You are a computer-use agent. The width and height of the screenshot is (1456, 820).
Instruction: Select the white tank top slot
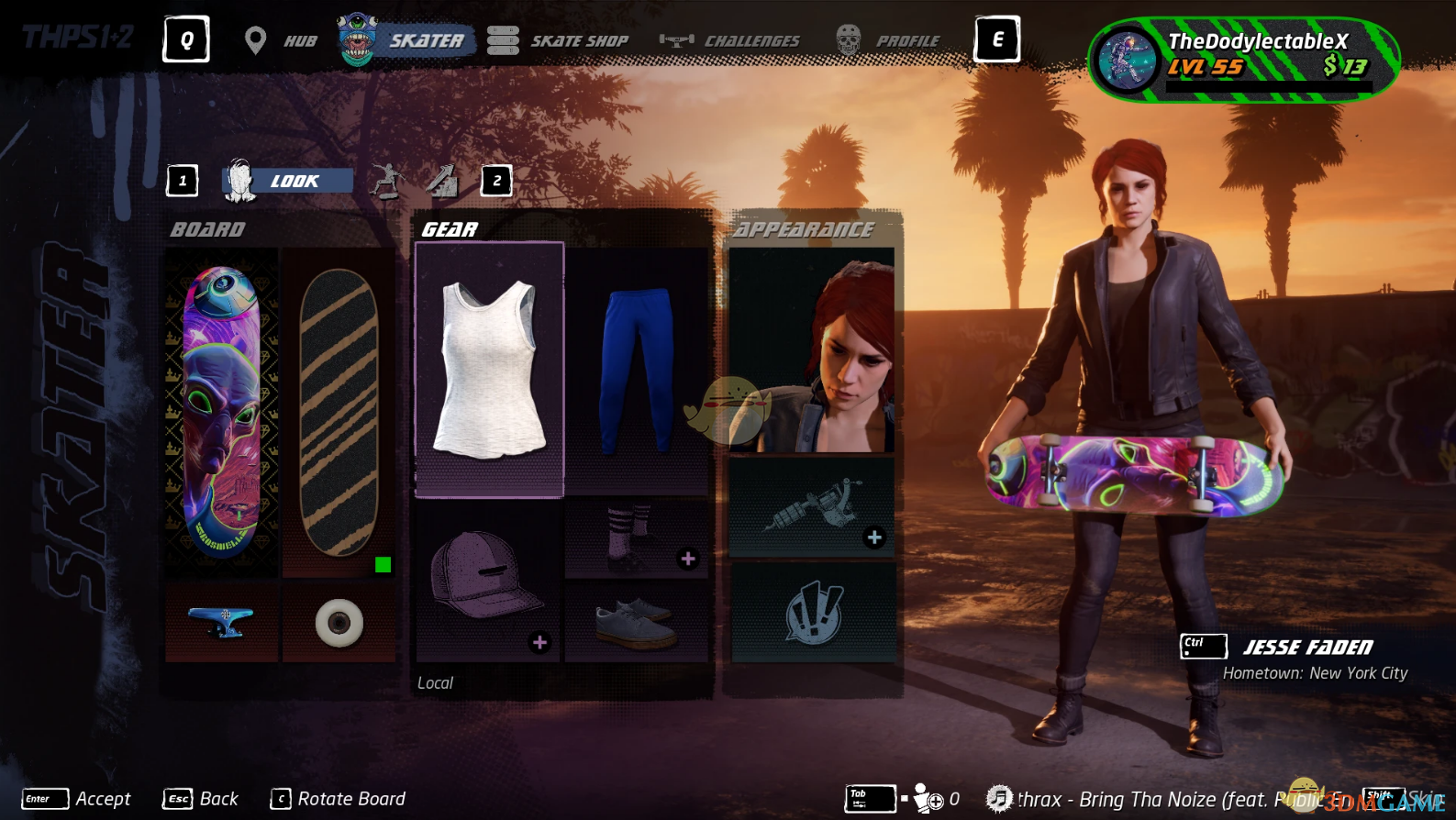click(489, 370)
